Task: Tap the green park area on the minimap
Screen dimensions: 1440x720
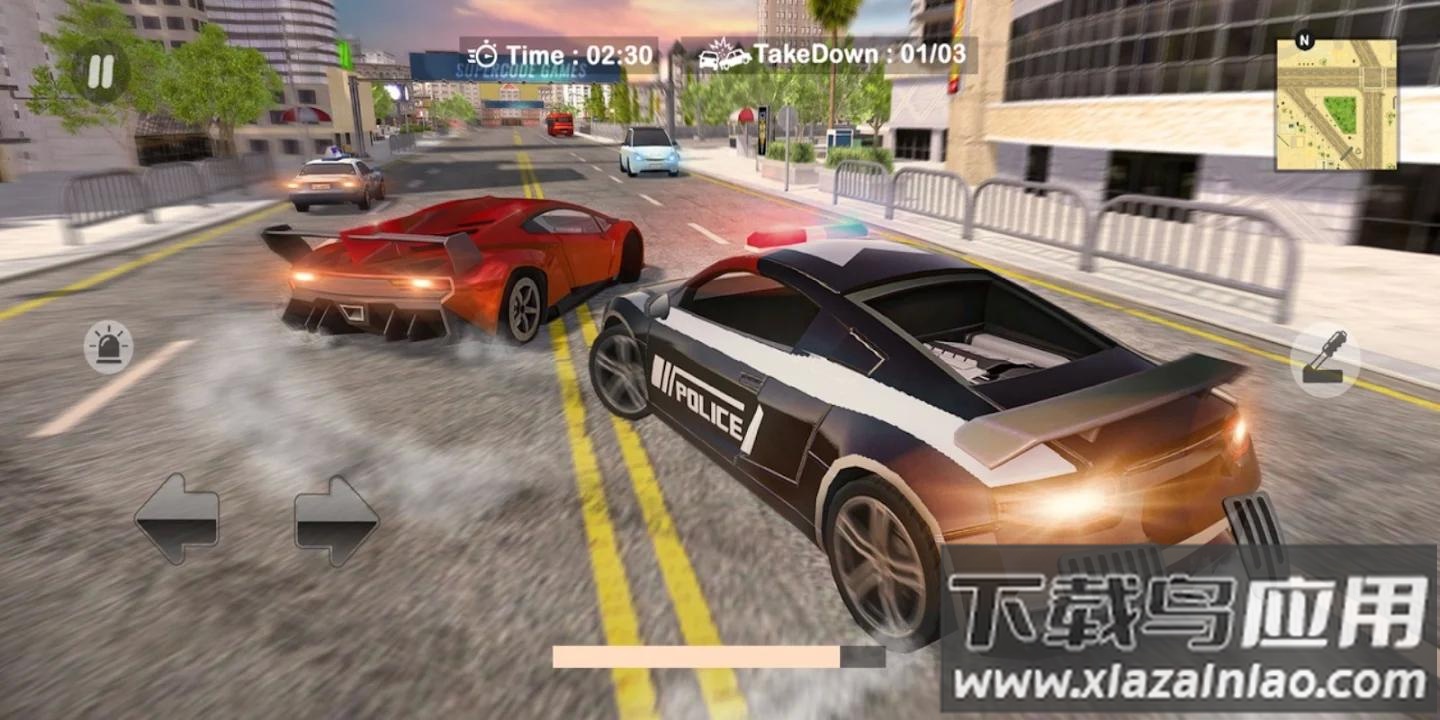Action: click(1340, 112)
